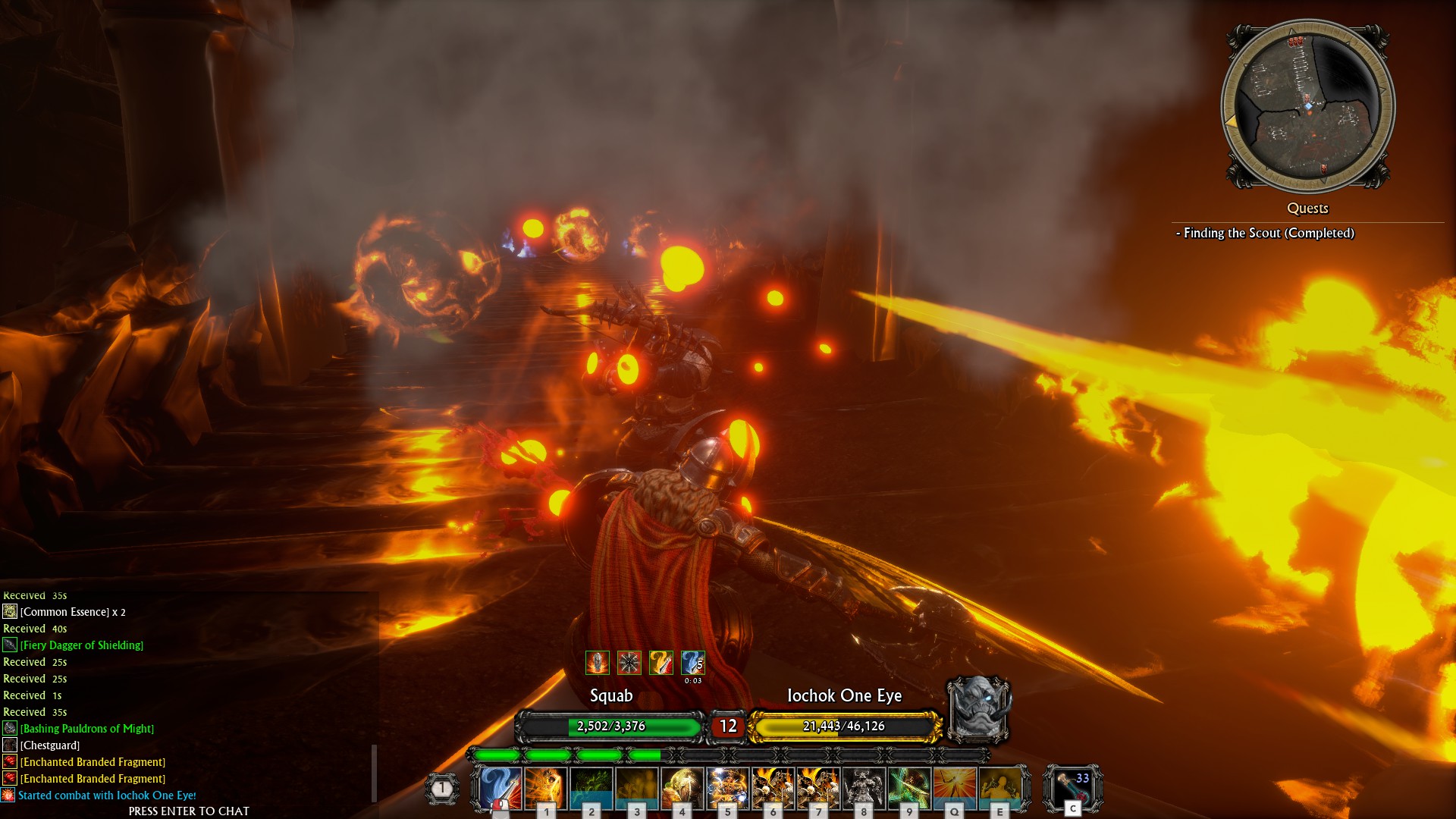The width and height of the screenshot is (1456, 819).
Task: Select the Finding the Scout quest entry
Action: click(1268, 233)
